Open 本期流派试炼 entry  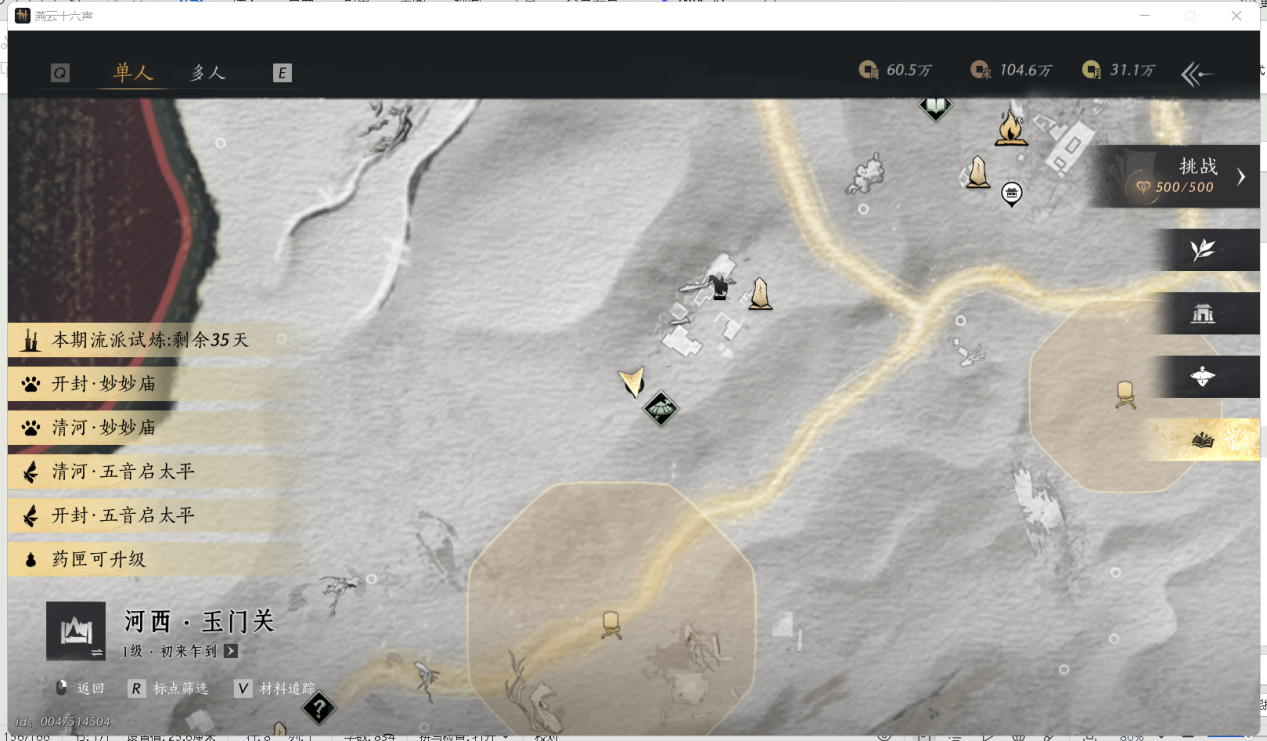[150, 340]
